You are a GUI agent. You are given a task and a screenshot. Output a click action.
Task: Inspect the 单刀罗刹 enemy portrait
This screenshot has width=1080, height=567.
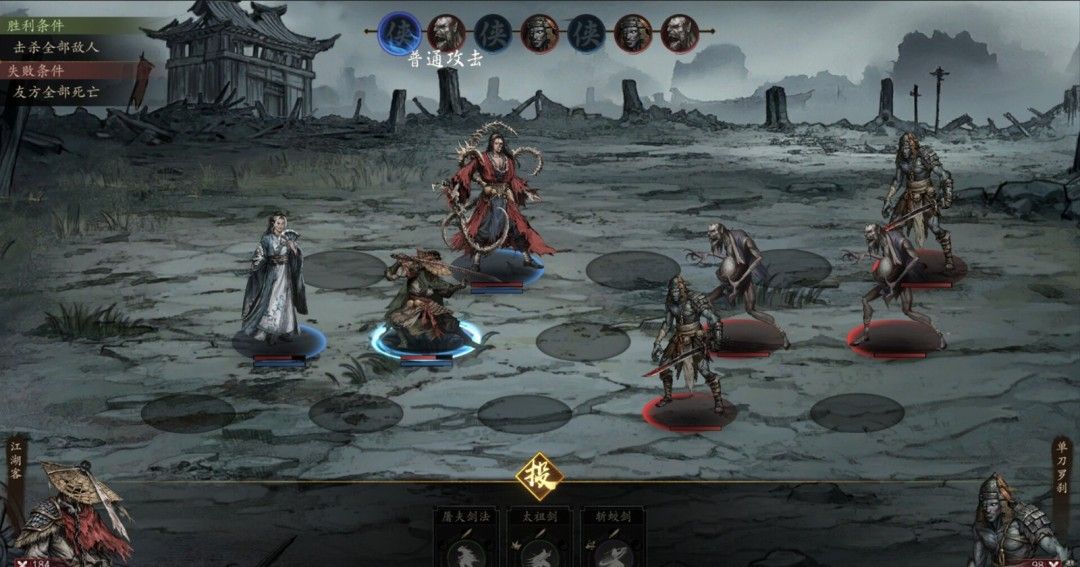[x=1008, y=522]
